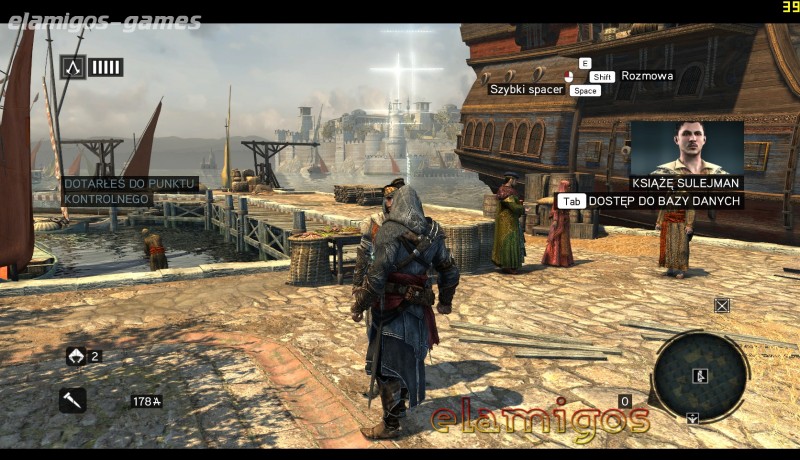Open Książę Sulejman portrait database entry
This screenshot has width=800, height=460.
(x=686, y=149)
